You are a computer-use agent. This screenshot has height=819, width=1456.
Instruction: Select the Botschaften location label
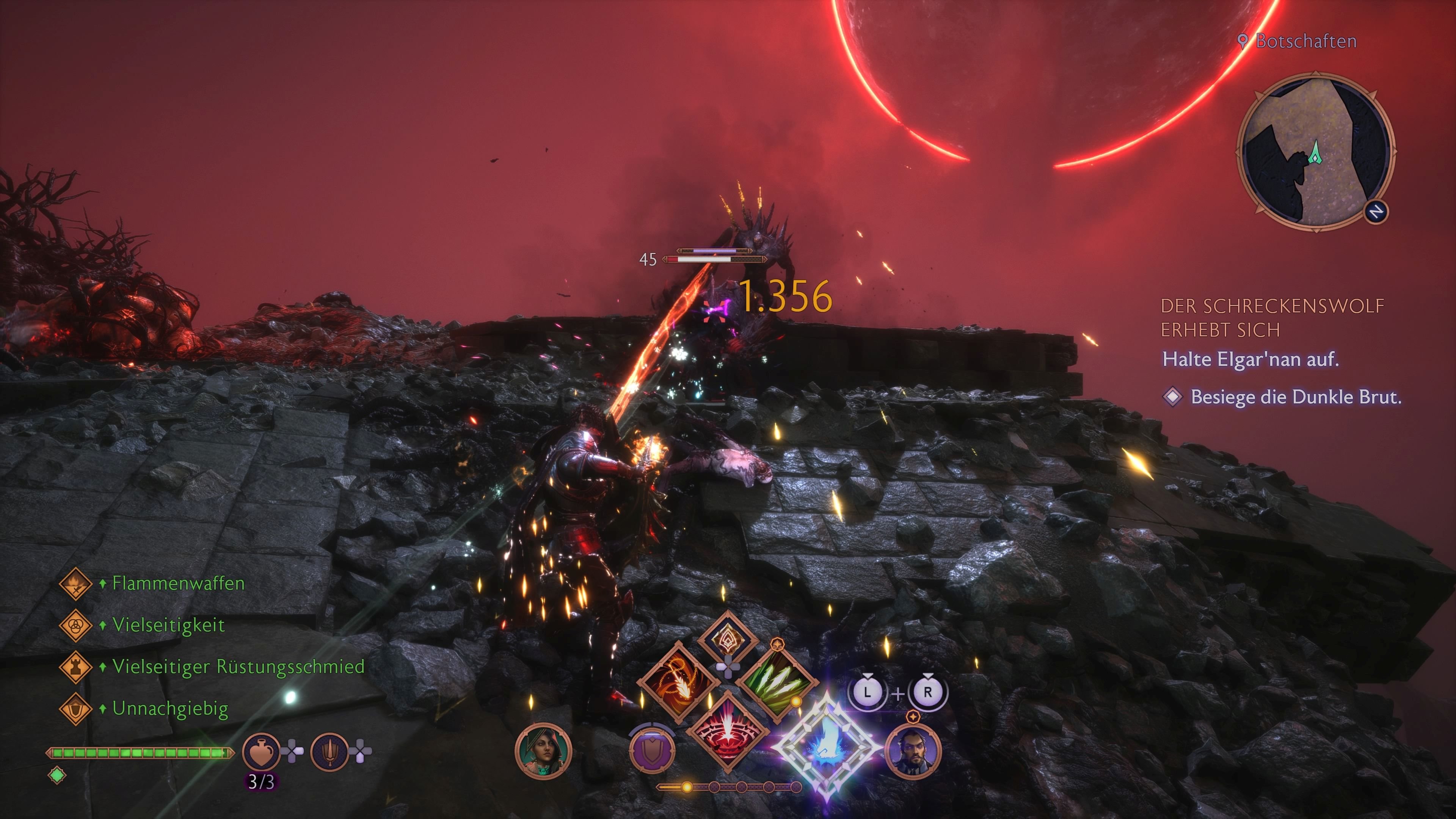(x=1305, y=41)
